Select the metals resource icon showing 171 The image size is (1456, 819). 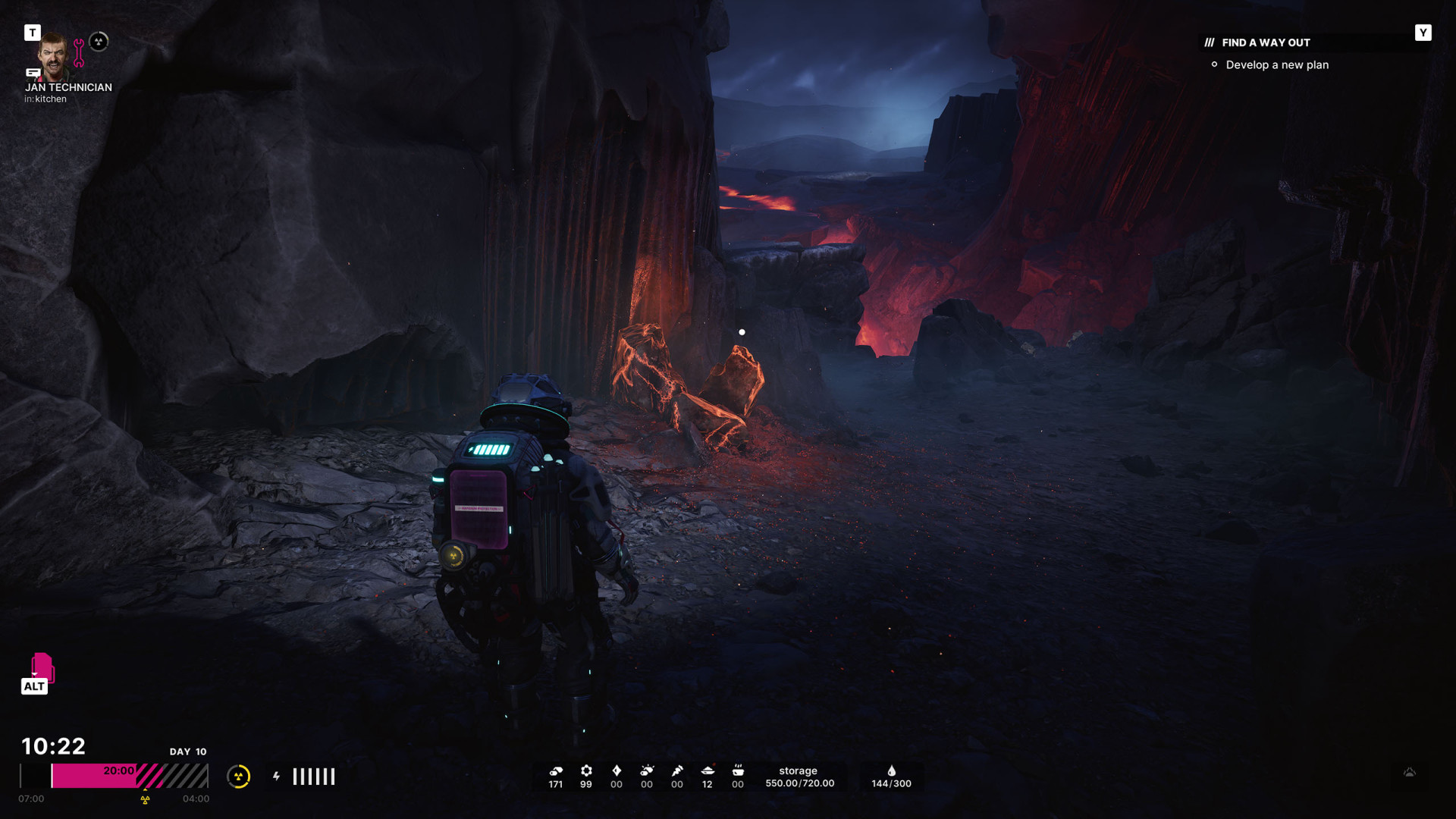pyautogui.click(x=556, y=771)
